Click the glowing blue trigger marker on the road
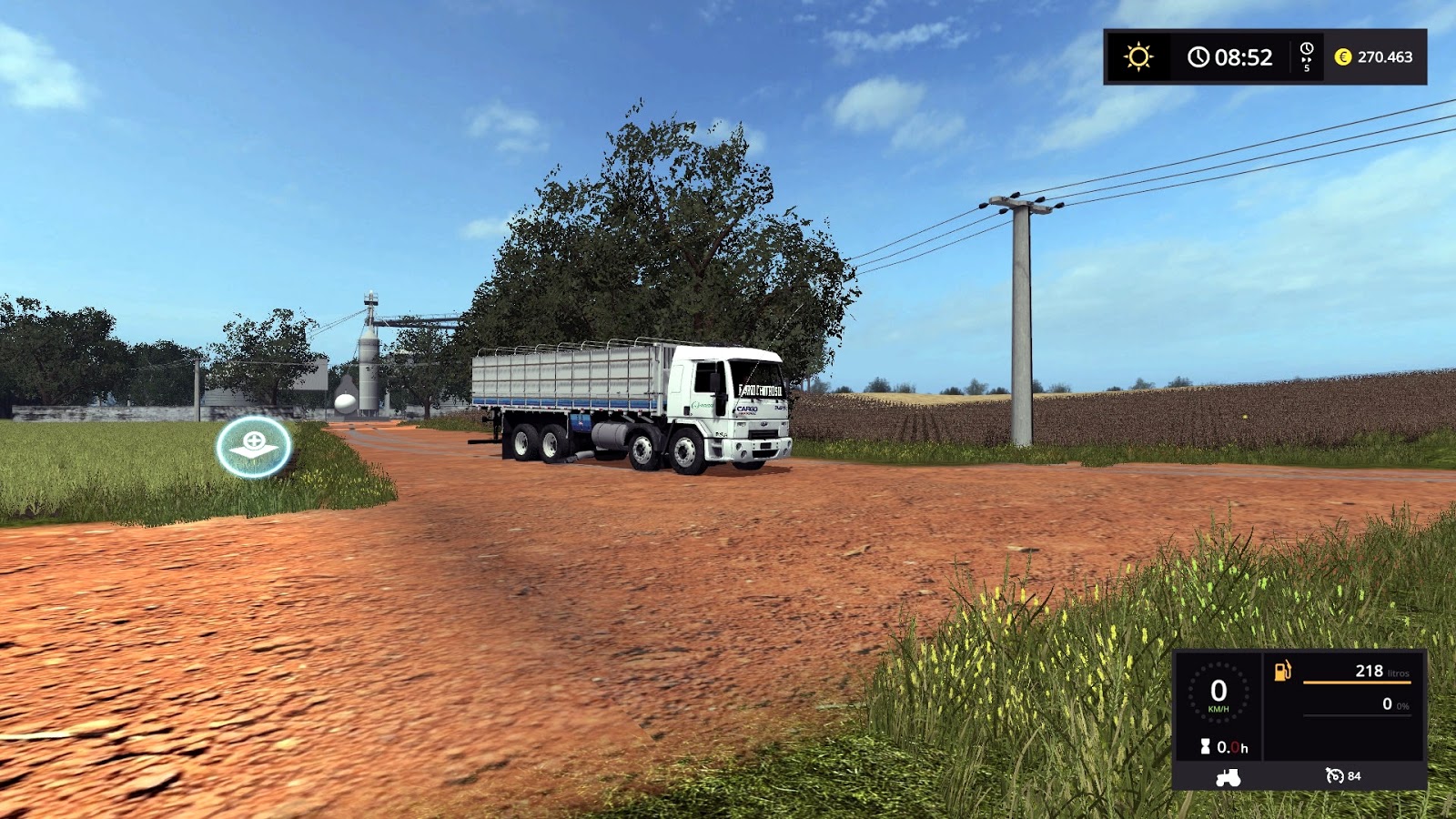This screenshot has height=819, width=1456. pos(253,446)
